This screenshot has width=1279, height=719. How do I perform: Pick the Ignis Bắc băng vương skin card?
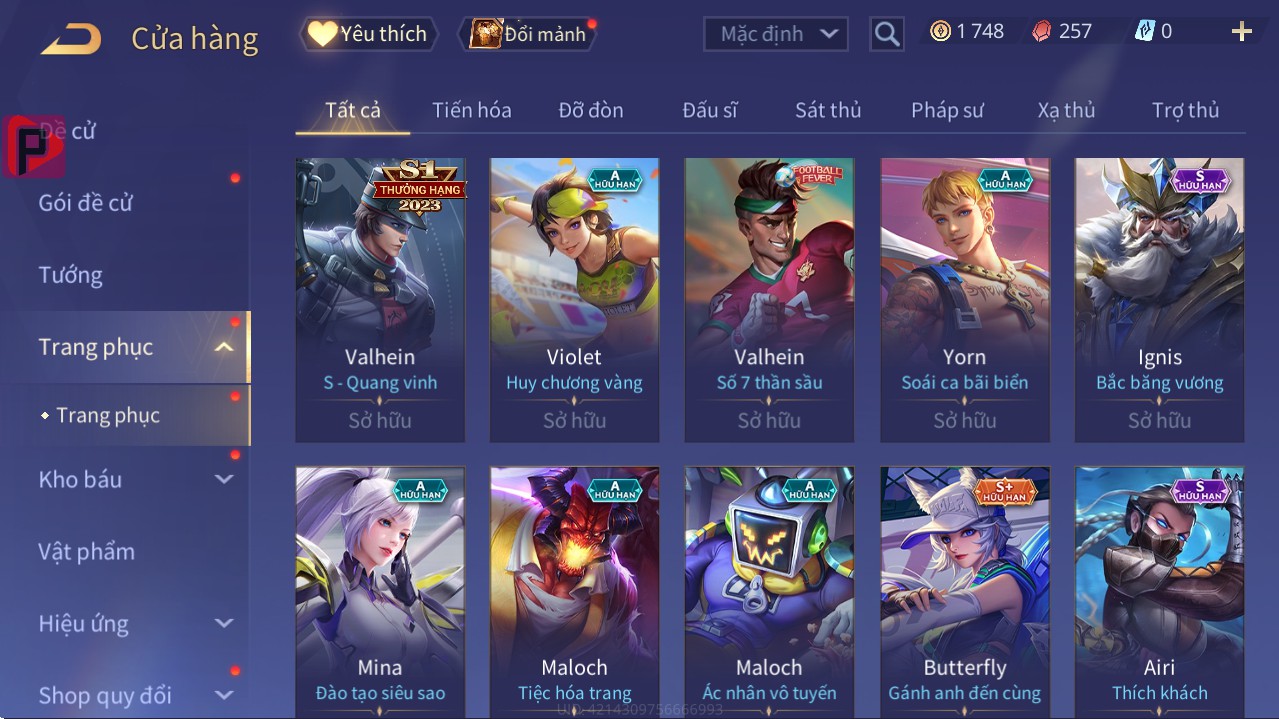(1159, 299)
